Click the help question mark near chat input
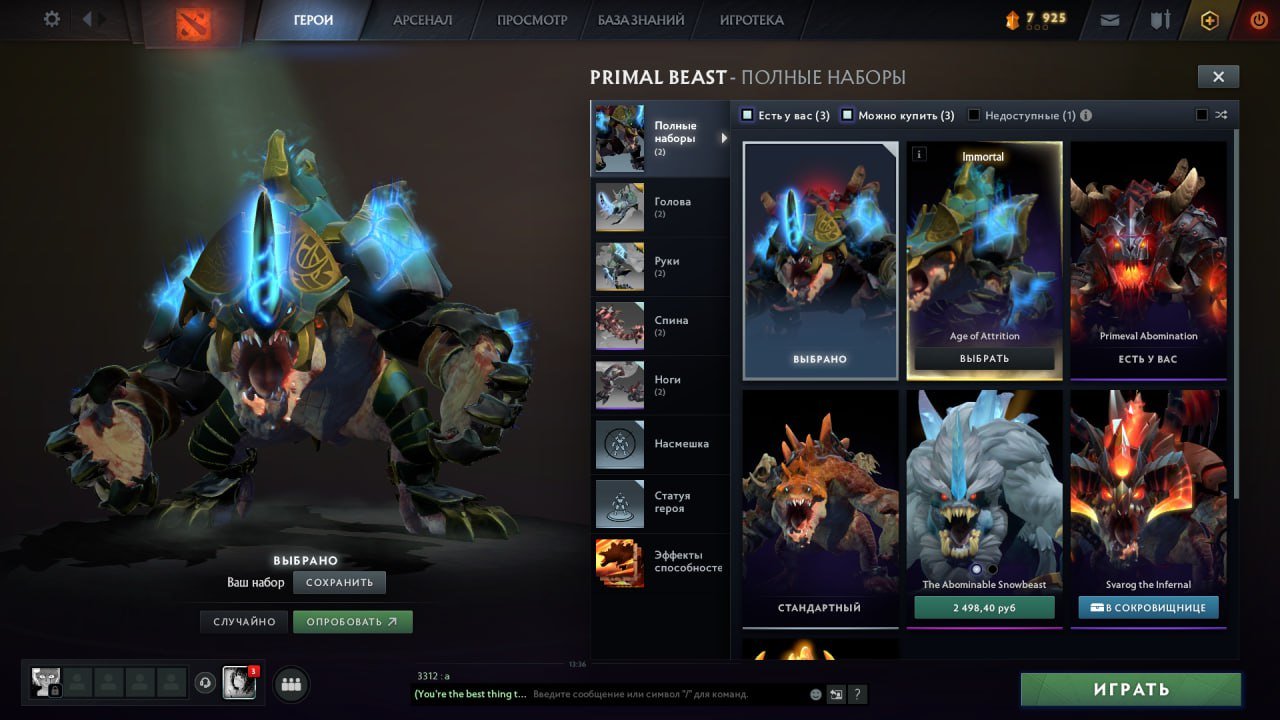This screenshot has width=1280, height=720. click(x=857, y=694)
